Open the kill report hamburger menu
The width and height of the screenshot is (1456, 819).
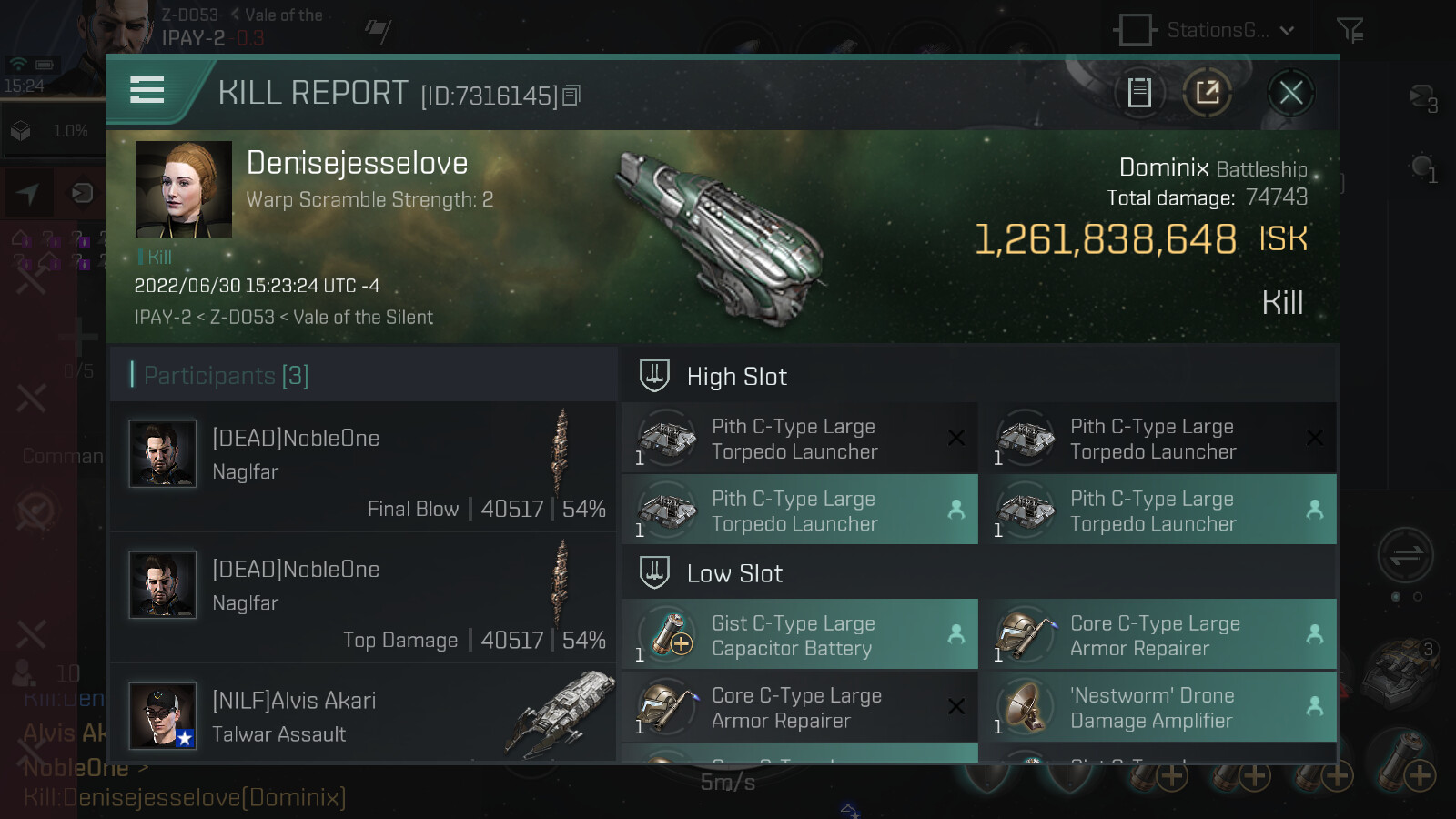(147, 91)
